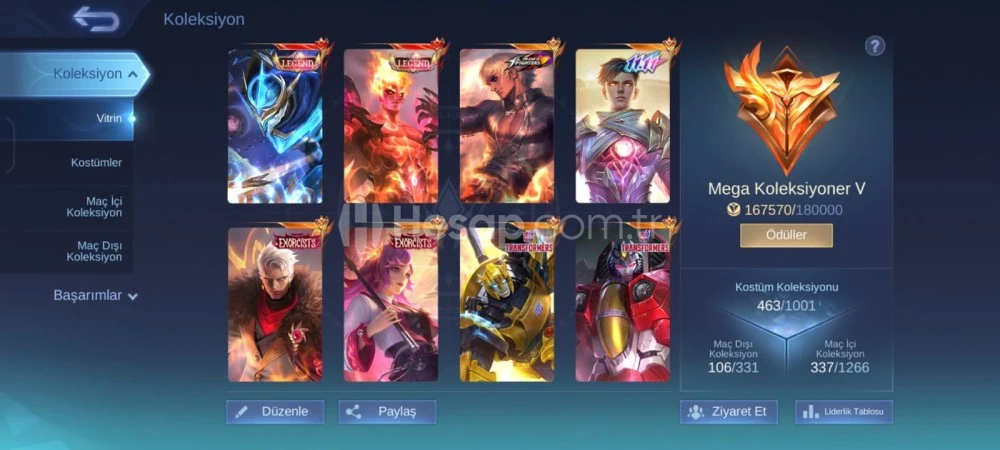
Task: Show the Liderlik Tablosu leaderboard
Action: coord(844,411)
